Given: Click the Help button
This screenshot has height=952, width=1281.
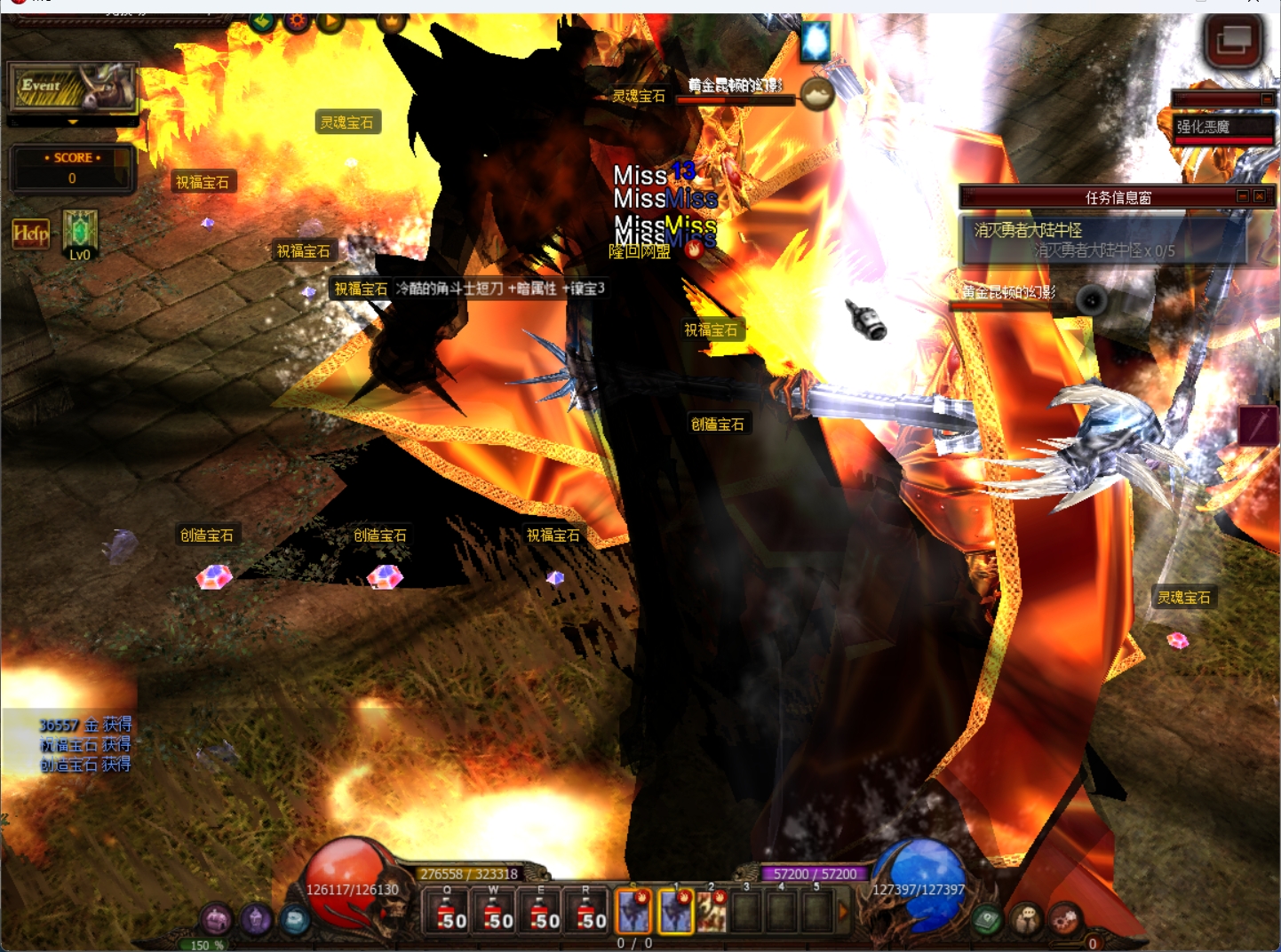Looking at the screenshot, I should point(30,234).
